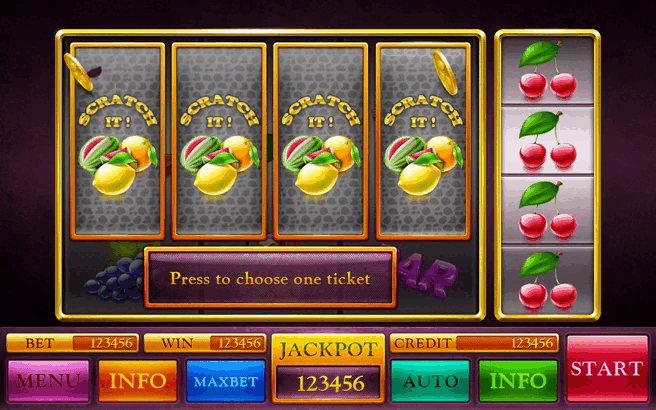
Task: Pick the scratch ticket with coin on its right corner
Action: (x=423, y=140)
